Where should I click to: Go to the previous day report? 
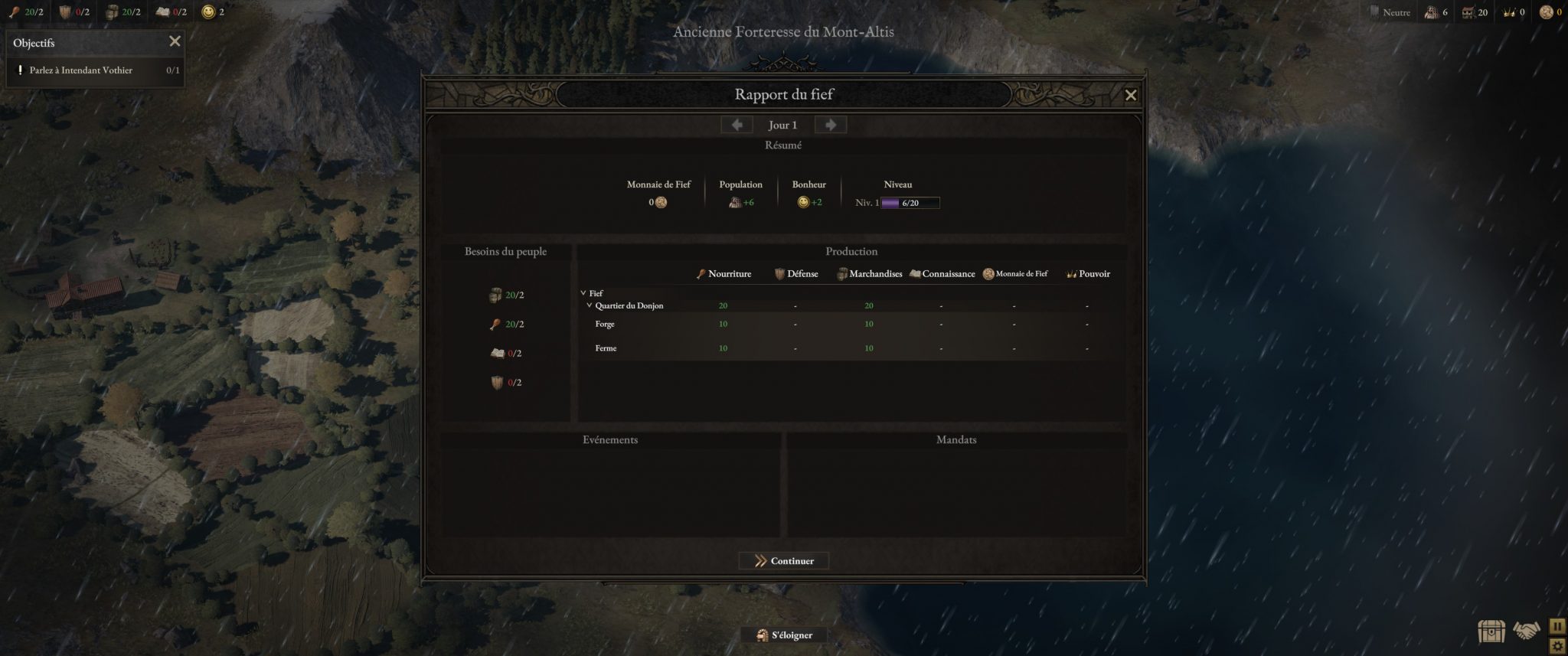737,125
